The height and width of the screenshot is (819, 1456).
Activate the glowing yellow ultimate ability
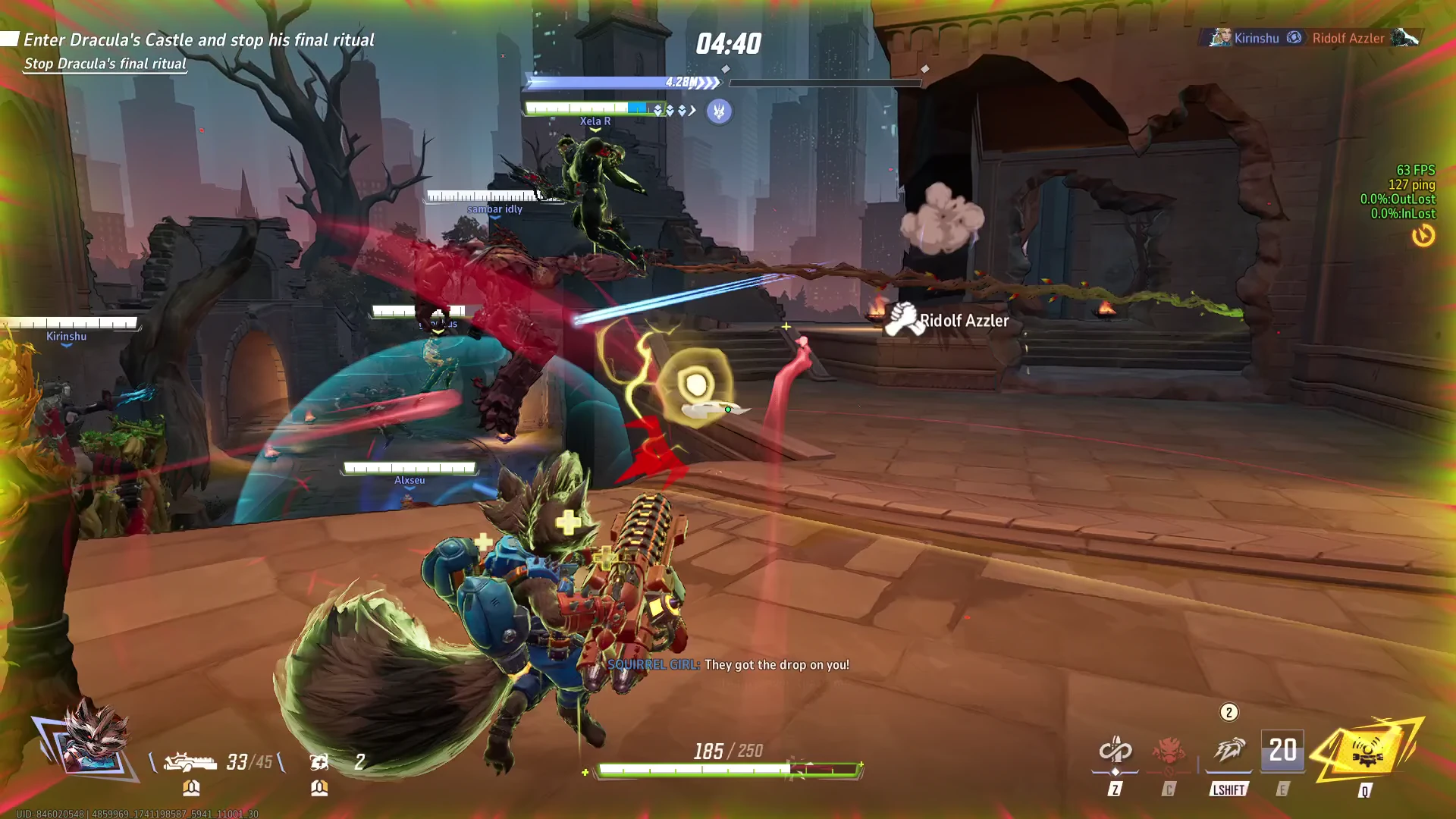[1366, 751]
